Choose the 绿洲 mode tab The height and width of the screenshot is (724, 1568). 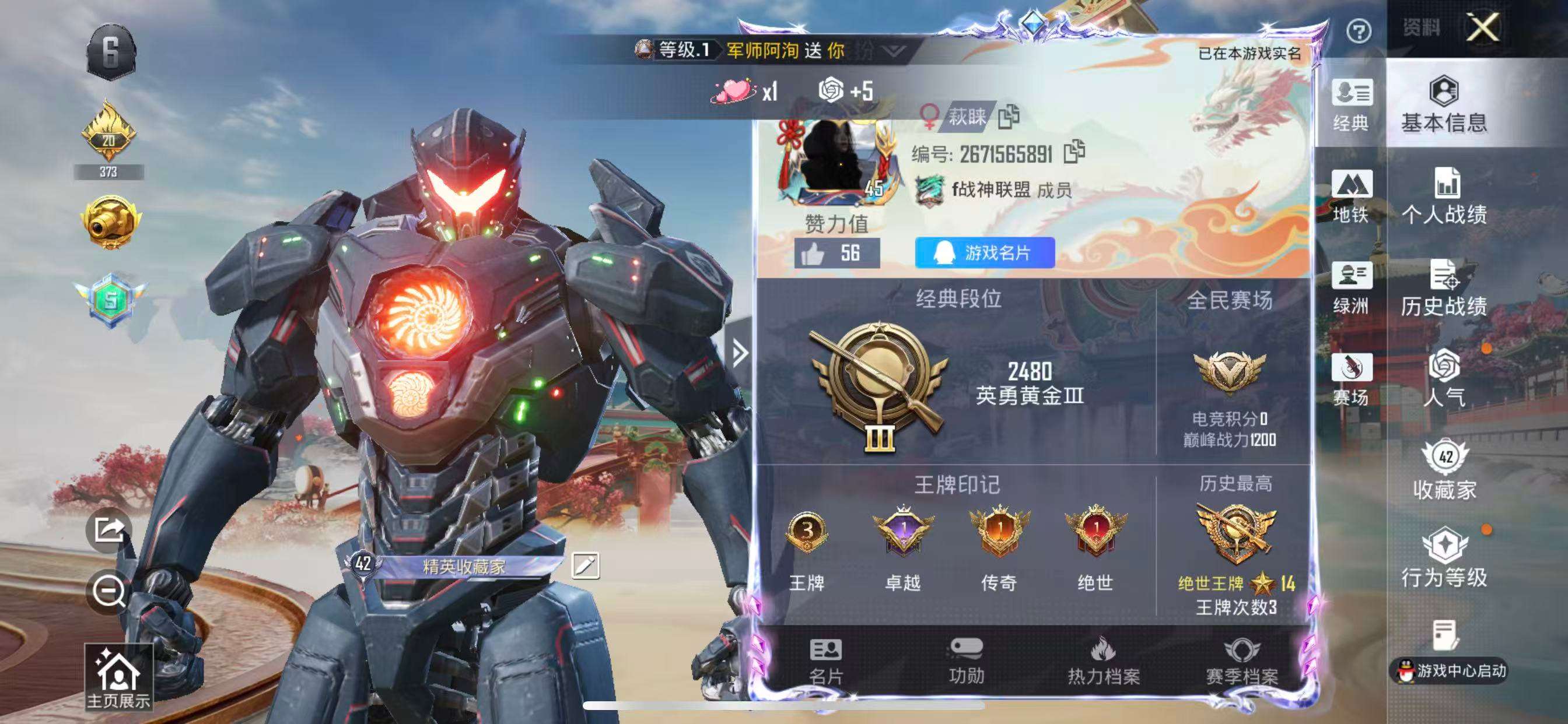pyautogui.click(x=1350, y=287)
